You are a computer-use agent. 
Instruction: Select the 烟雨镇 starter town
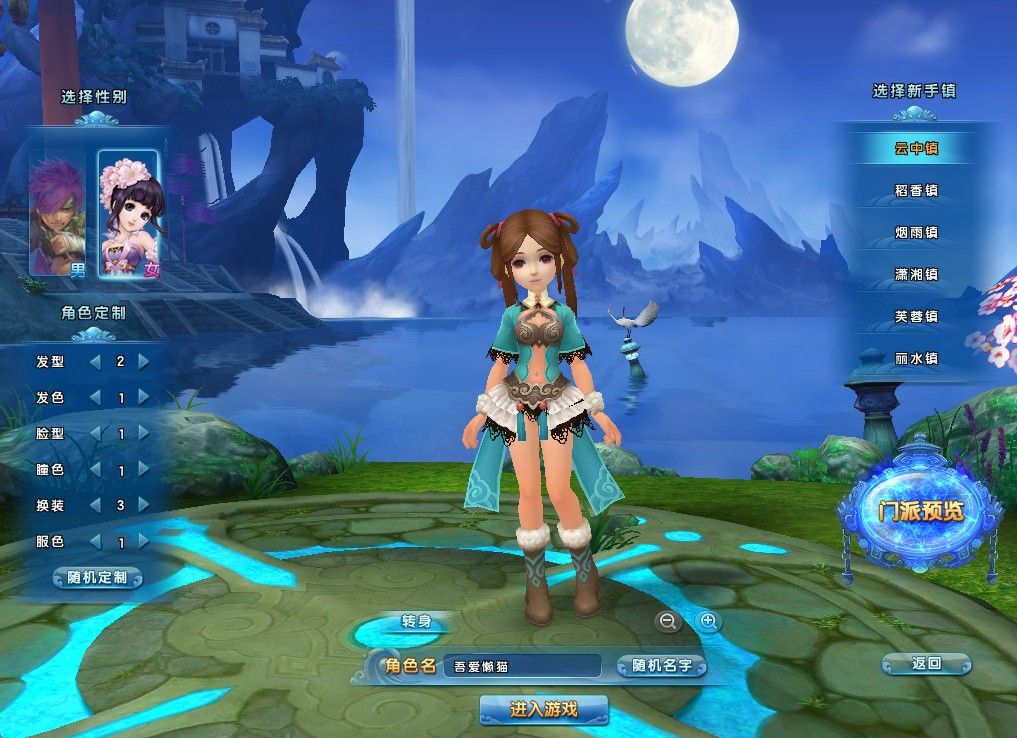(916, 232)
